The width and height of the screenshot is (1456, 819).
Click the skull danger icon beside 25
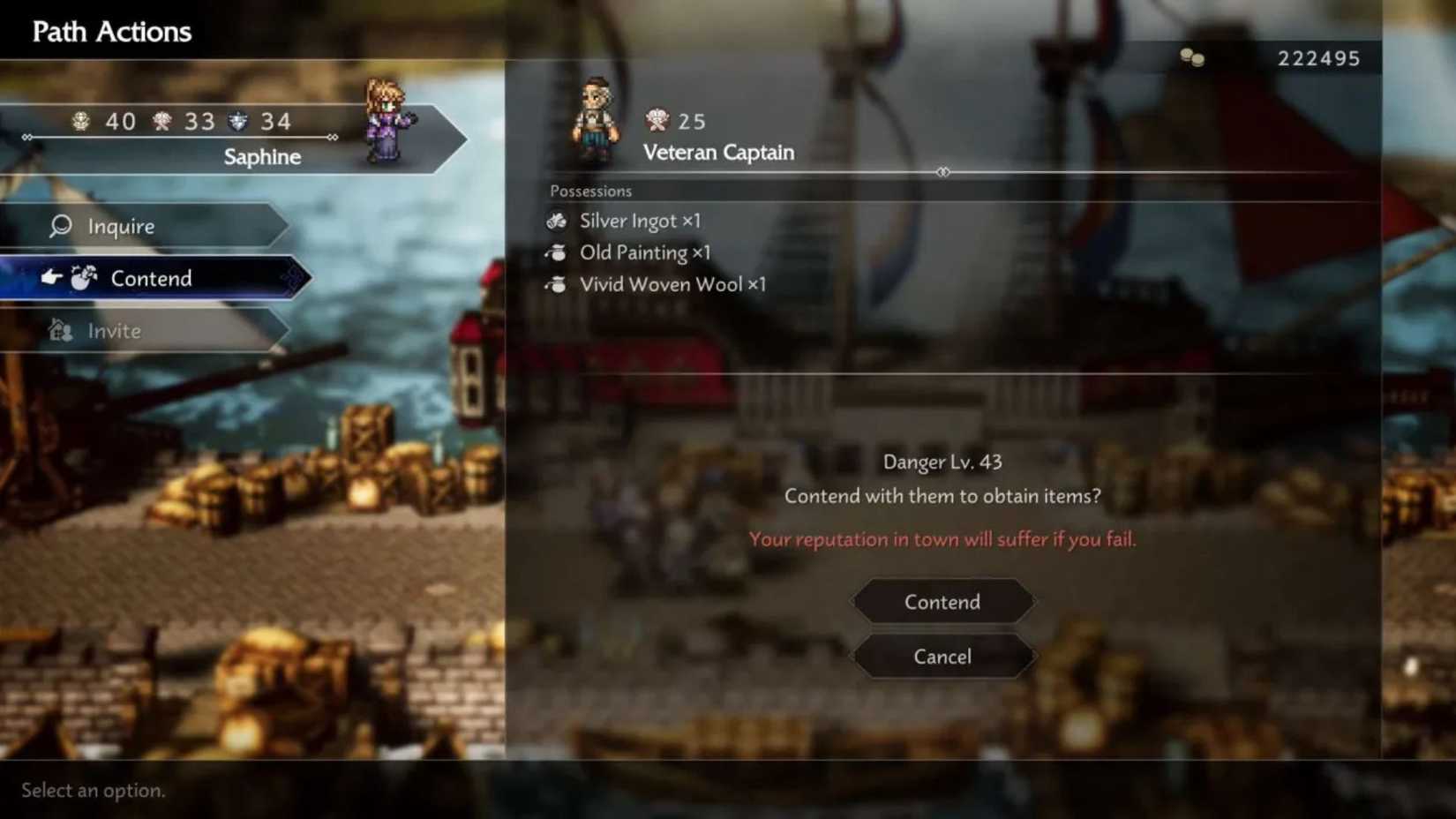[x=657, y=121]
